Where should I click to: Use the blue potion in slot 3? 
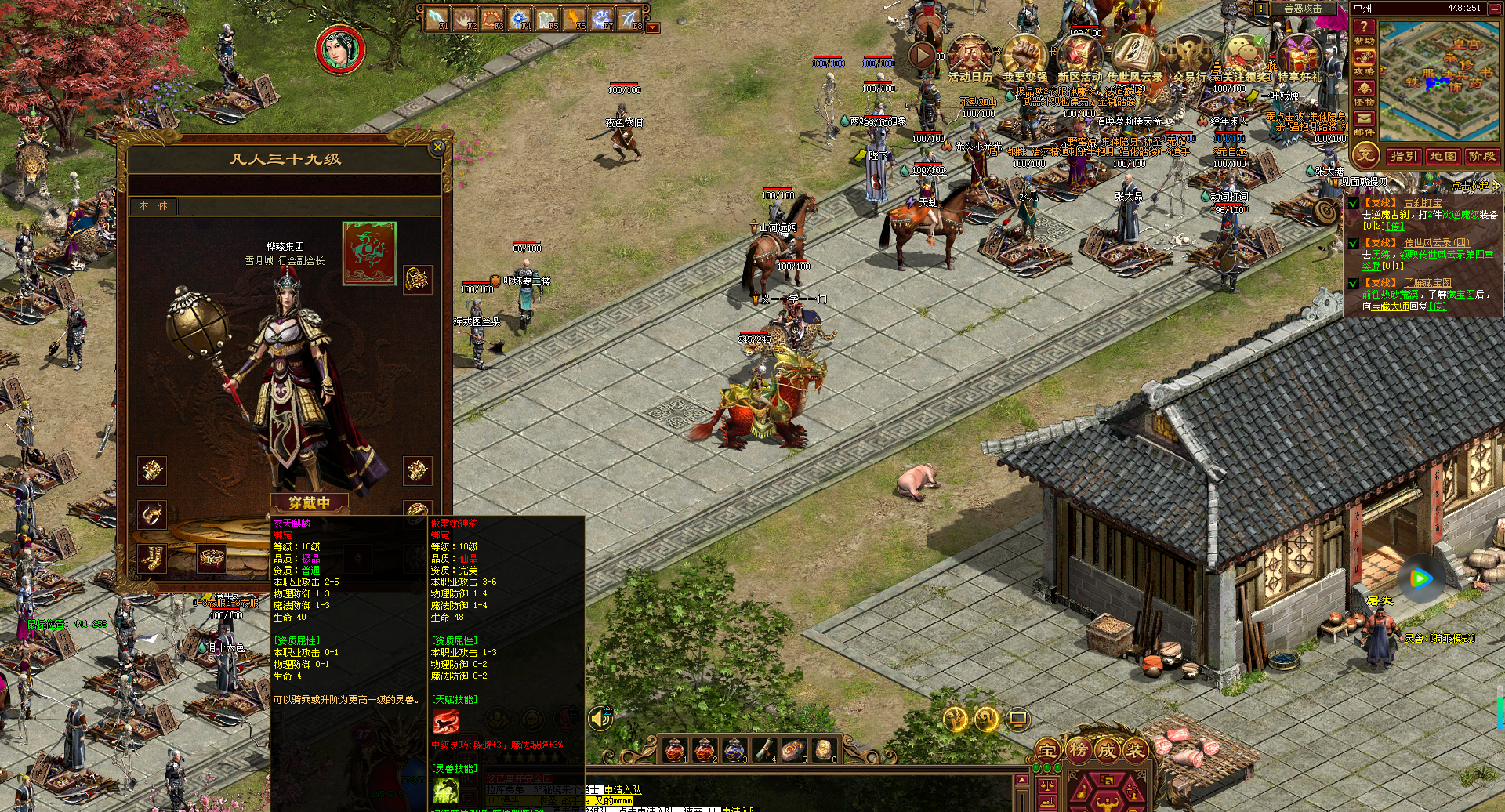coord(734,750)
